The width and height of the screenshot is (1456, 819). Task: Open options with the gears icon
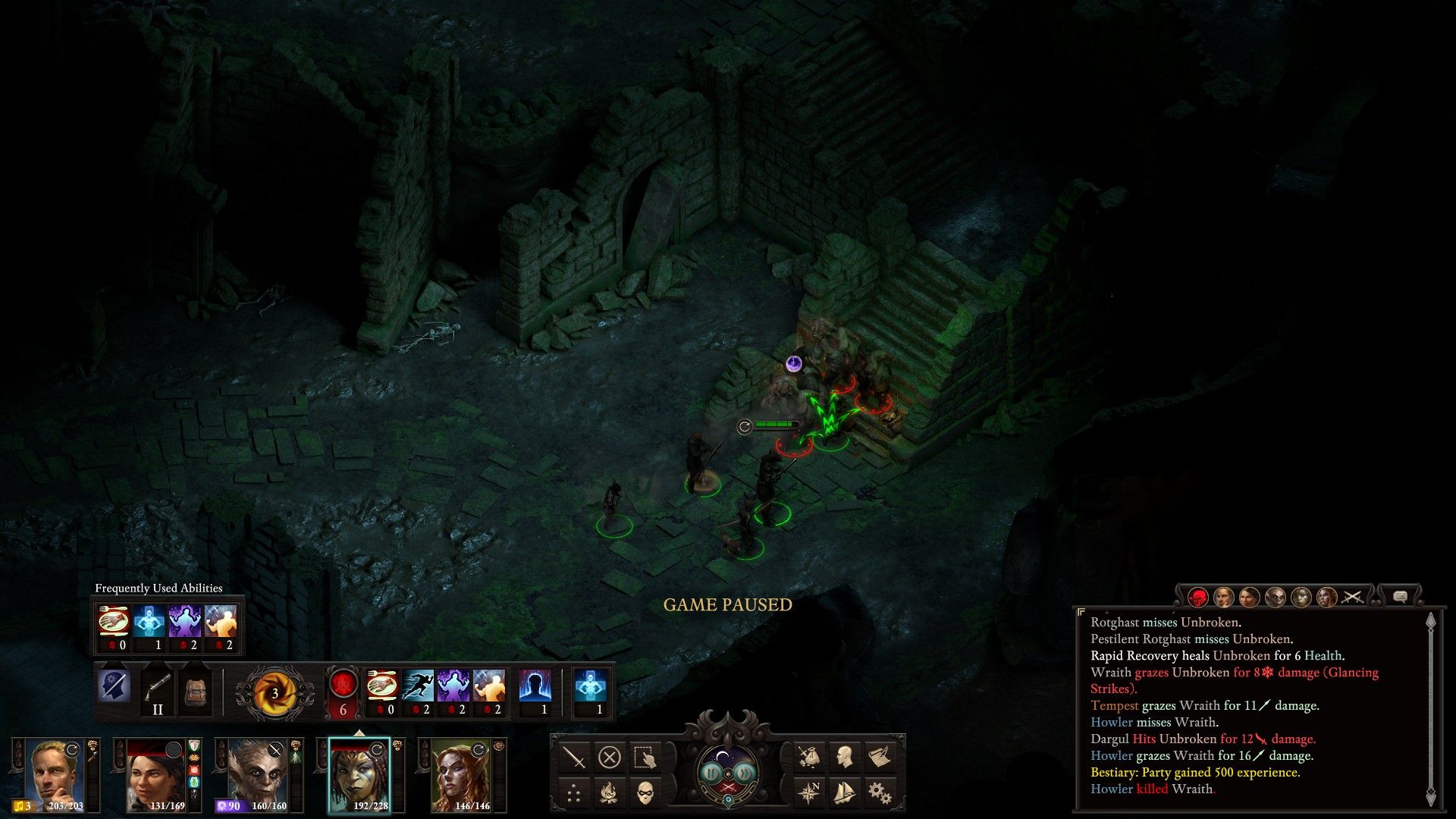880,793
